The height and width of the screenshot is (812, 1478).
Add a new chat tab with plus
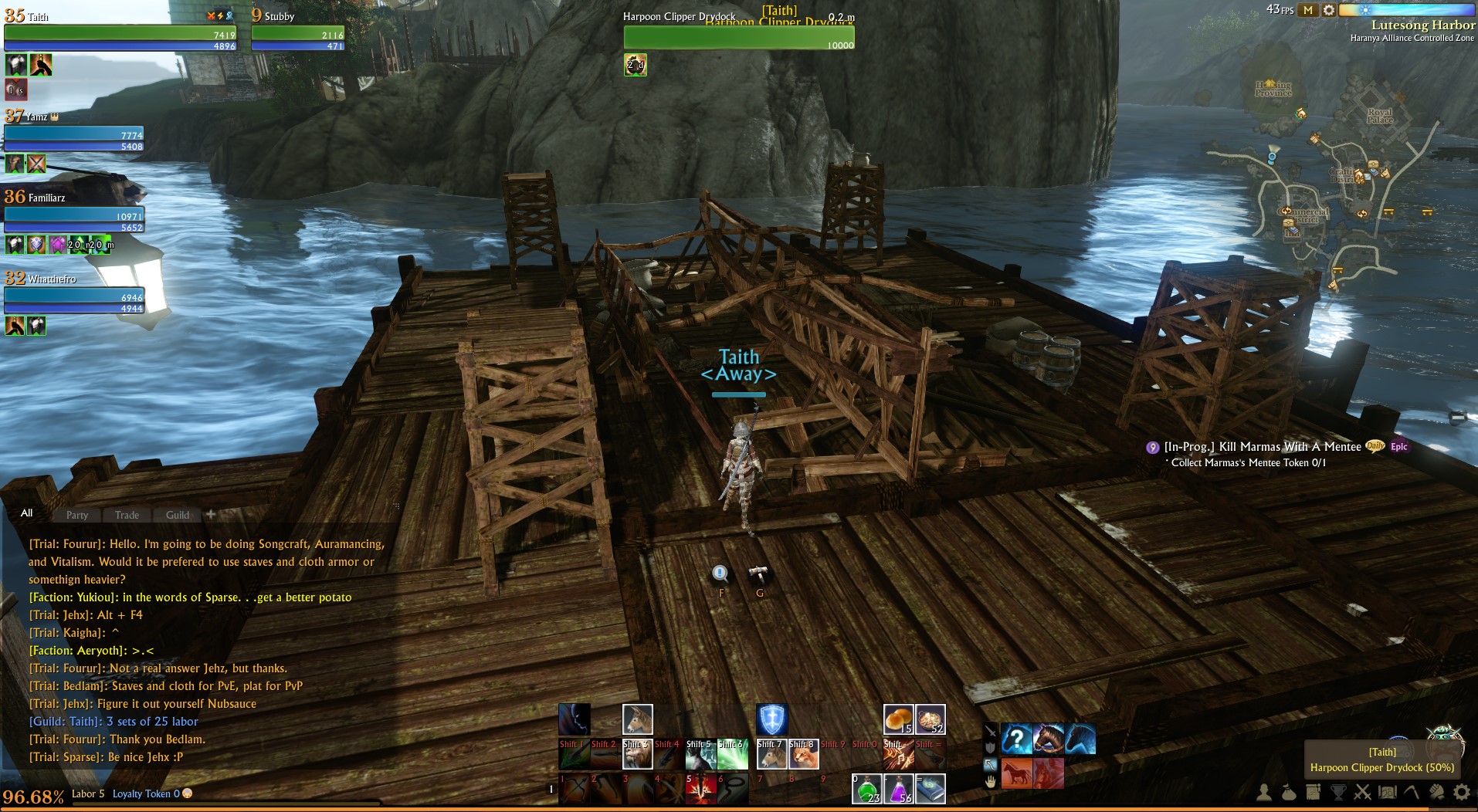point(211,514)
